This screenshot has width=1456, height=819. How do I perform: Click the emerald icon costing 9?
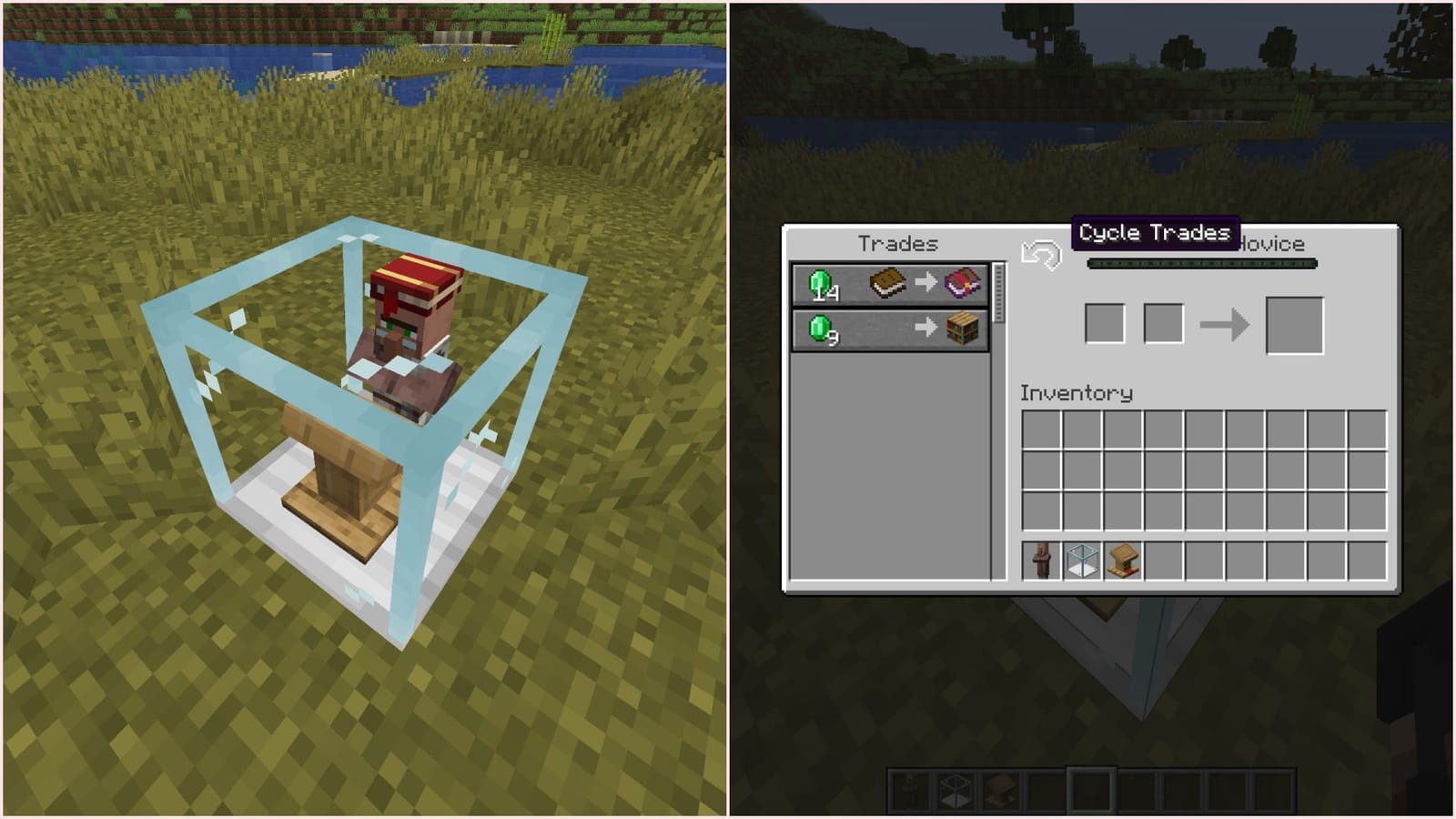pyautogui.click(x=823, y=329)
